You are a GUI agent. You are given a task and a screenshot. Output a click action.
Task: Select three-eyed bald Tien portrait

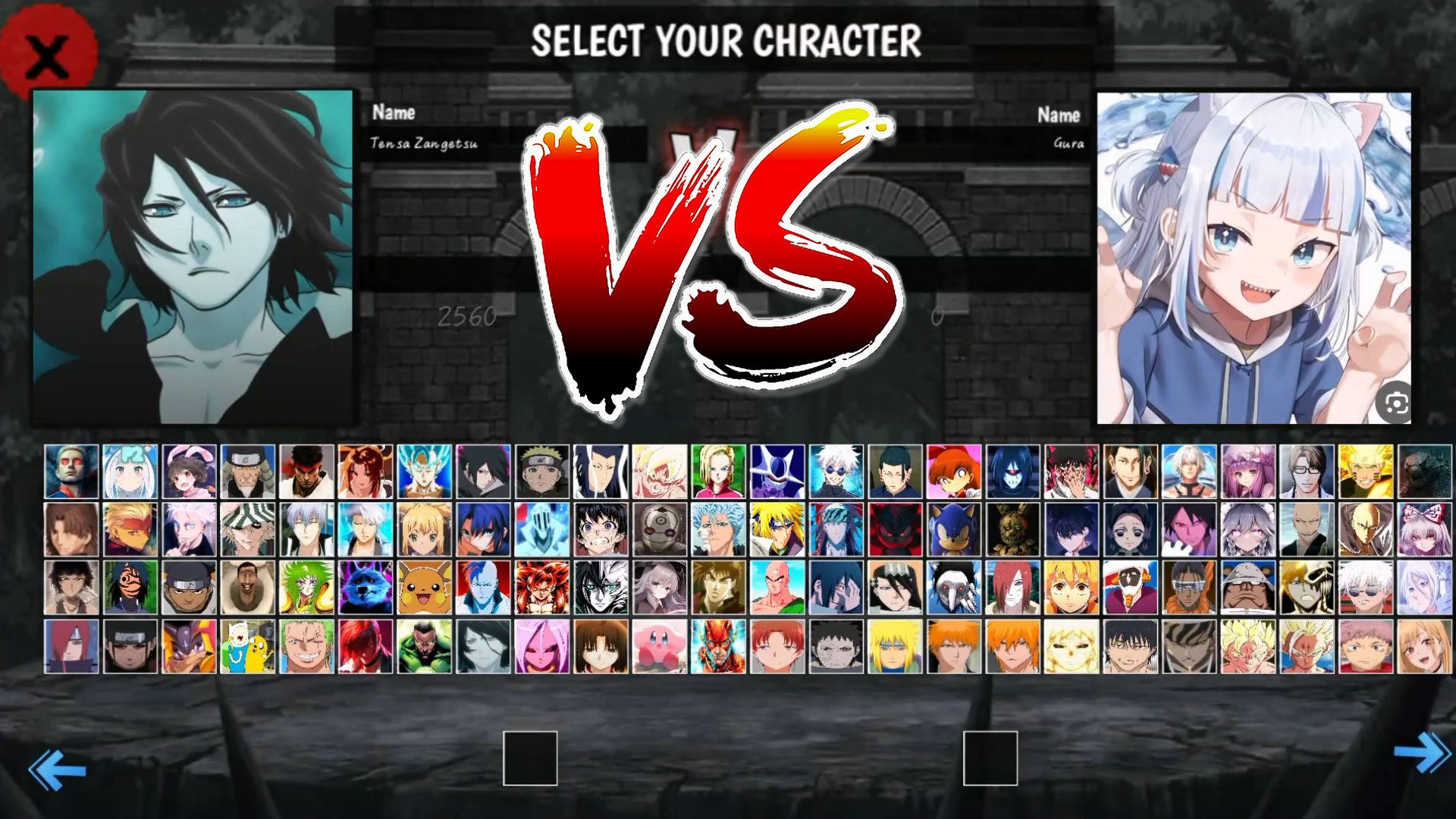[777, 588]
